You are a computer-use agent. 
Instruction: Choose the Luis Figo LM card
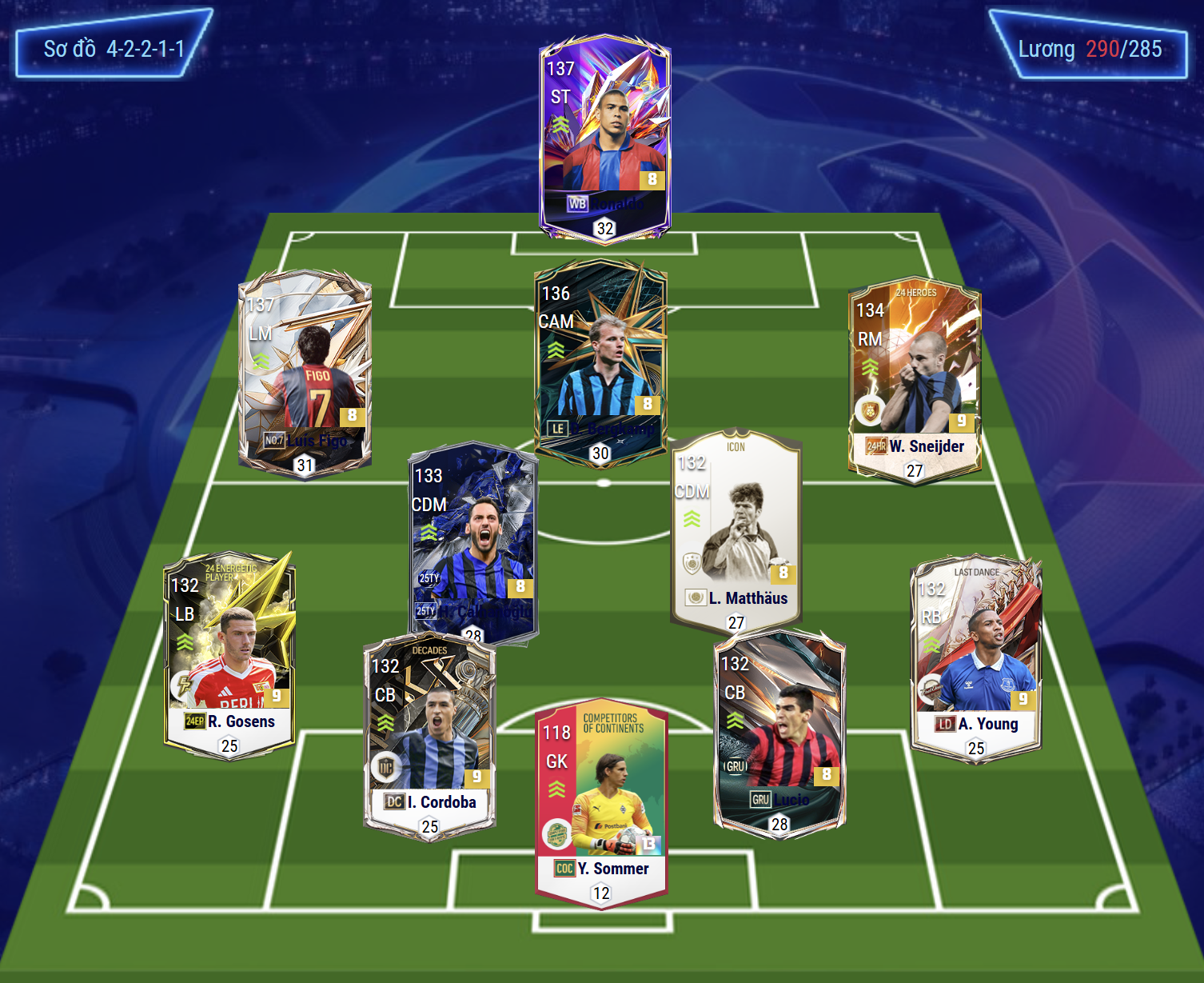point(305,373)
